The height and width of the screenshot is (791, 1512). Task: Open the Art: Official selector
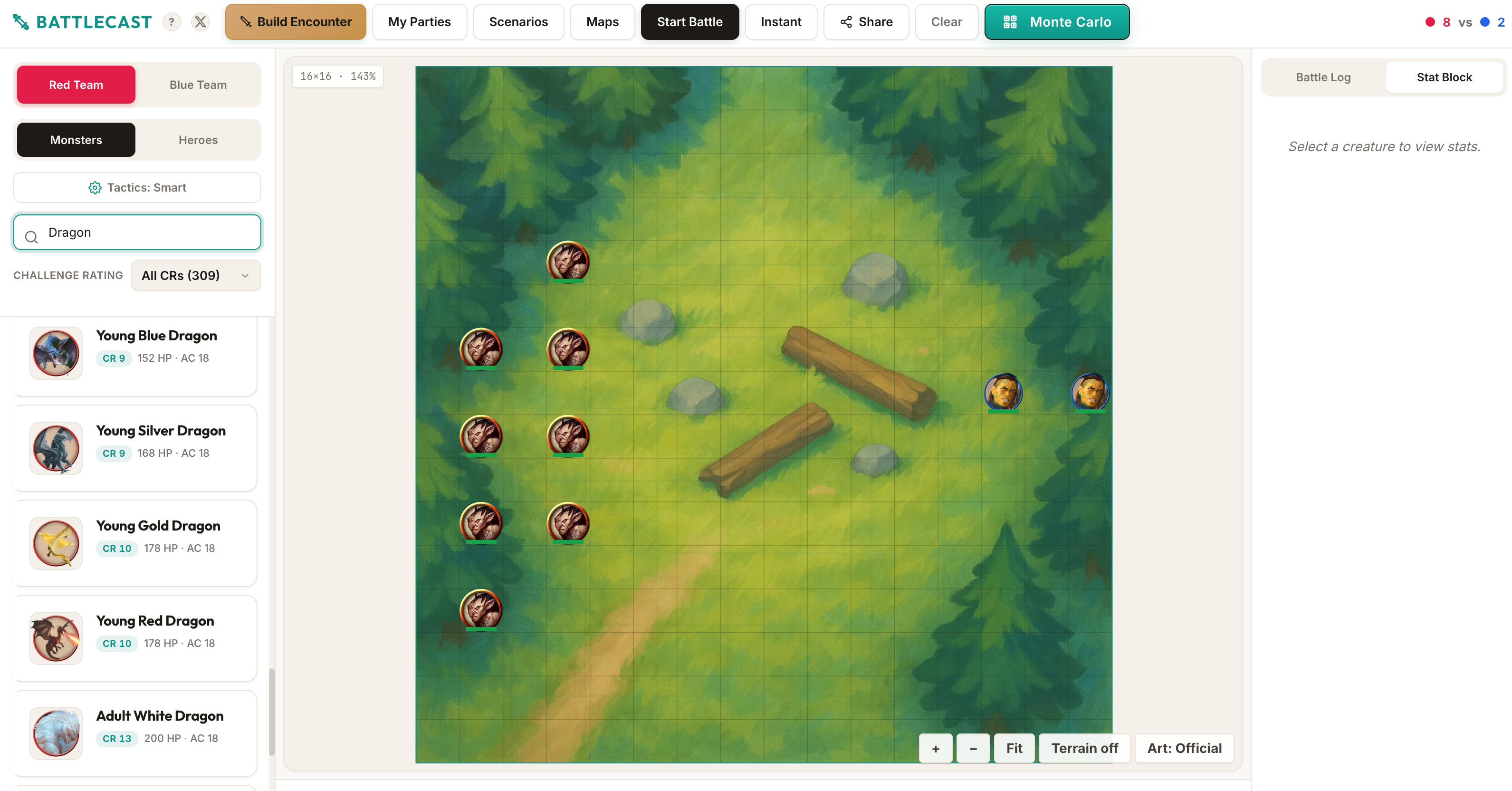tap(1184, 748)
